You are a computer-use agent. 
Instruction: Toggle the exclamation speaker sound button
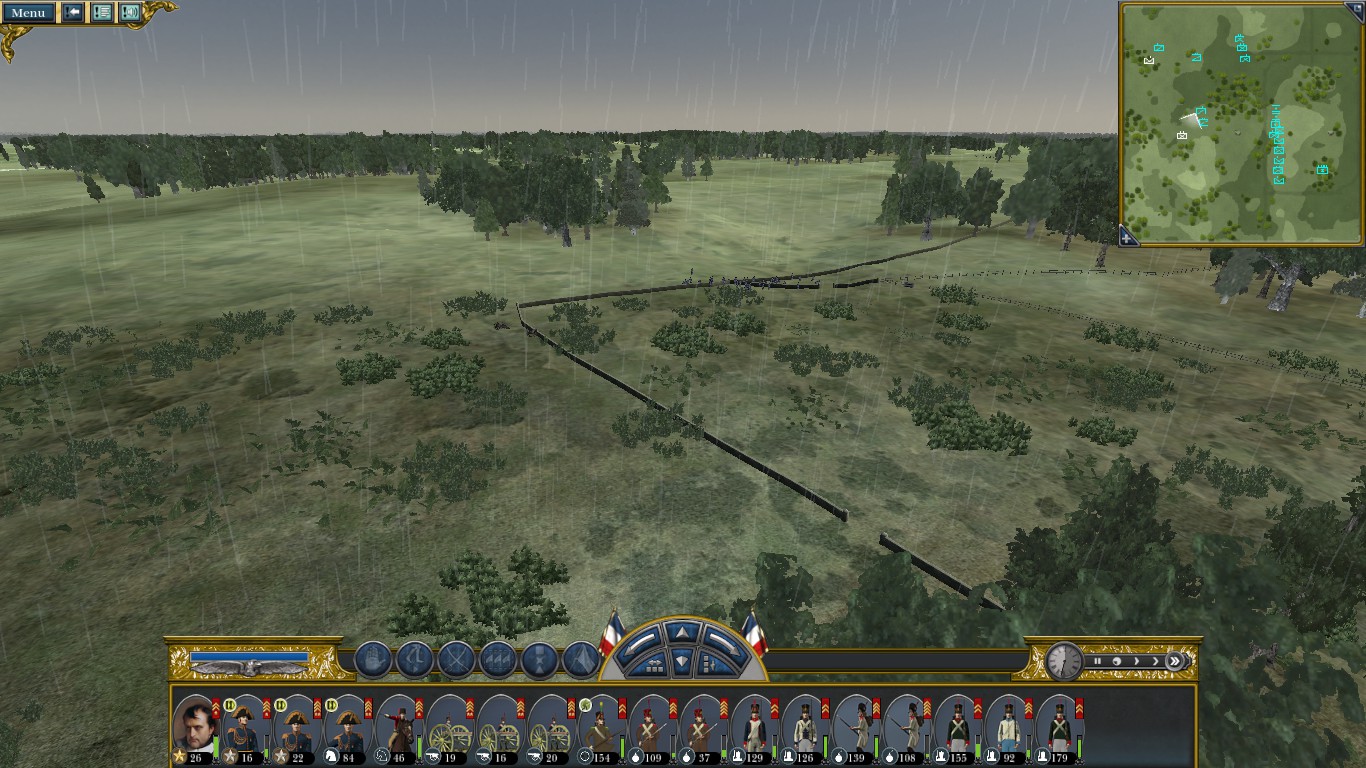pos(130,13)
